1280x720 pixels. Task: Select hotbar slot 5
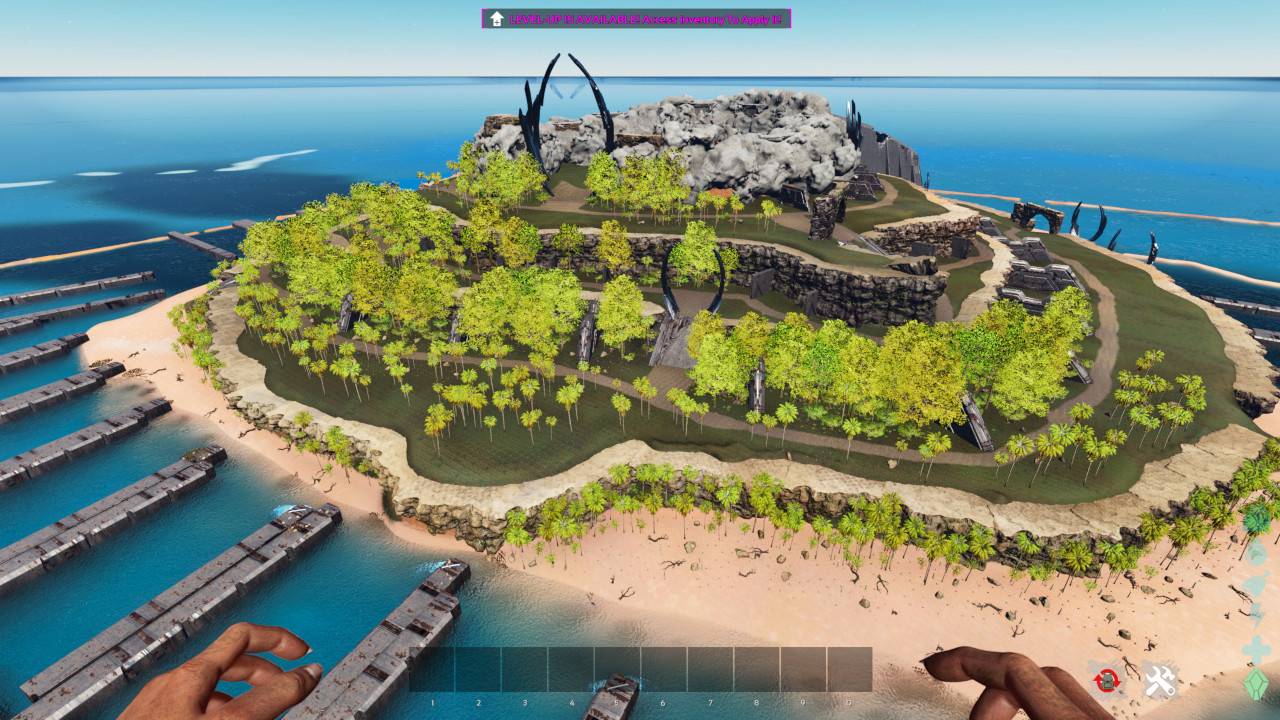point(617,668)
